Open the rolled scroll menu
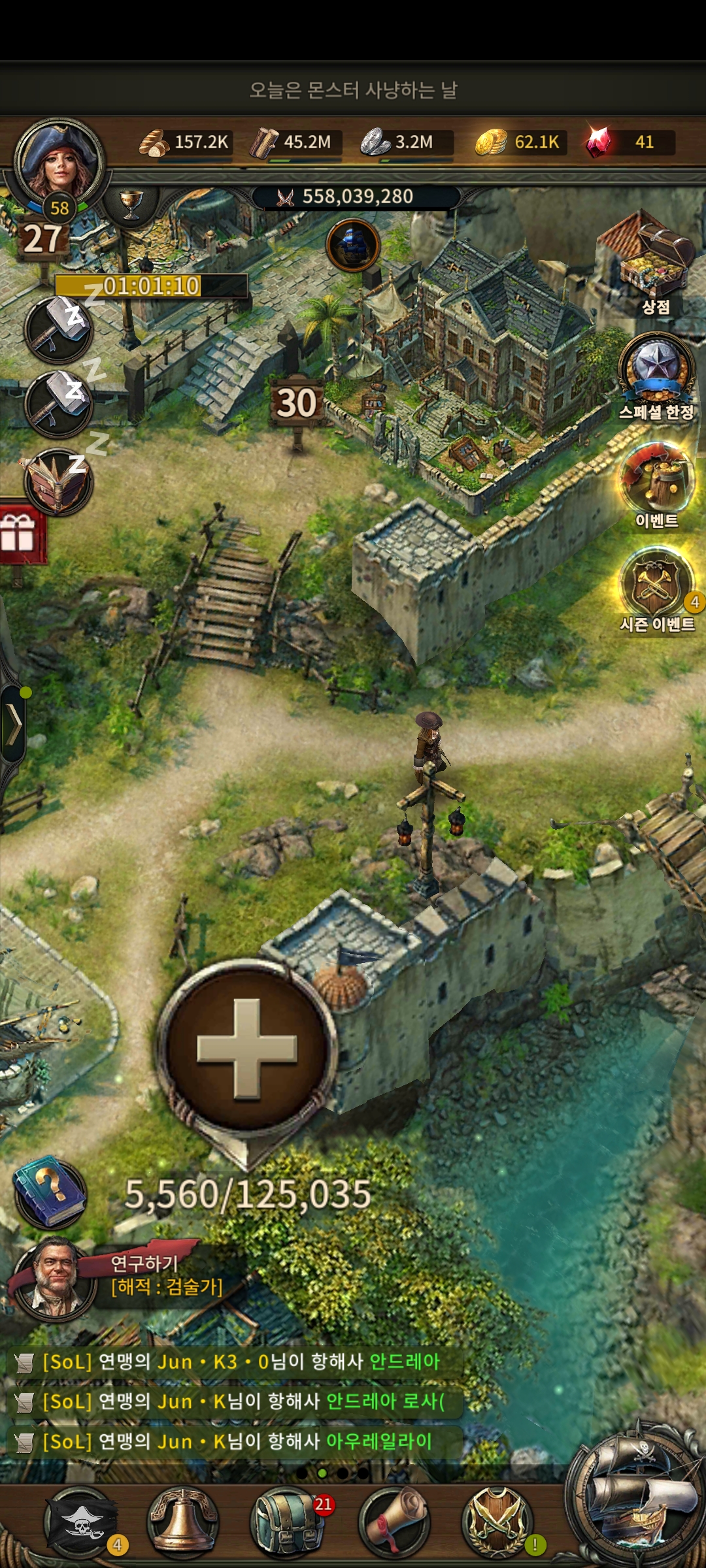 click(394, 1521)
